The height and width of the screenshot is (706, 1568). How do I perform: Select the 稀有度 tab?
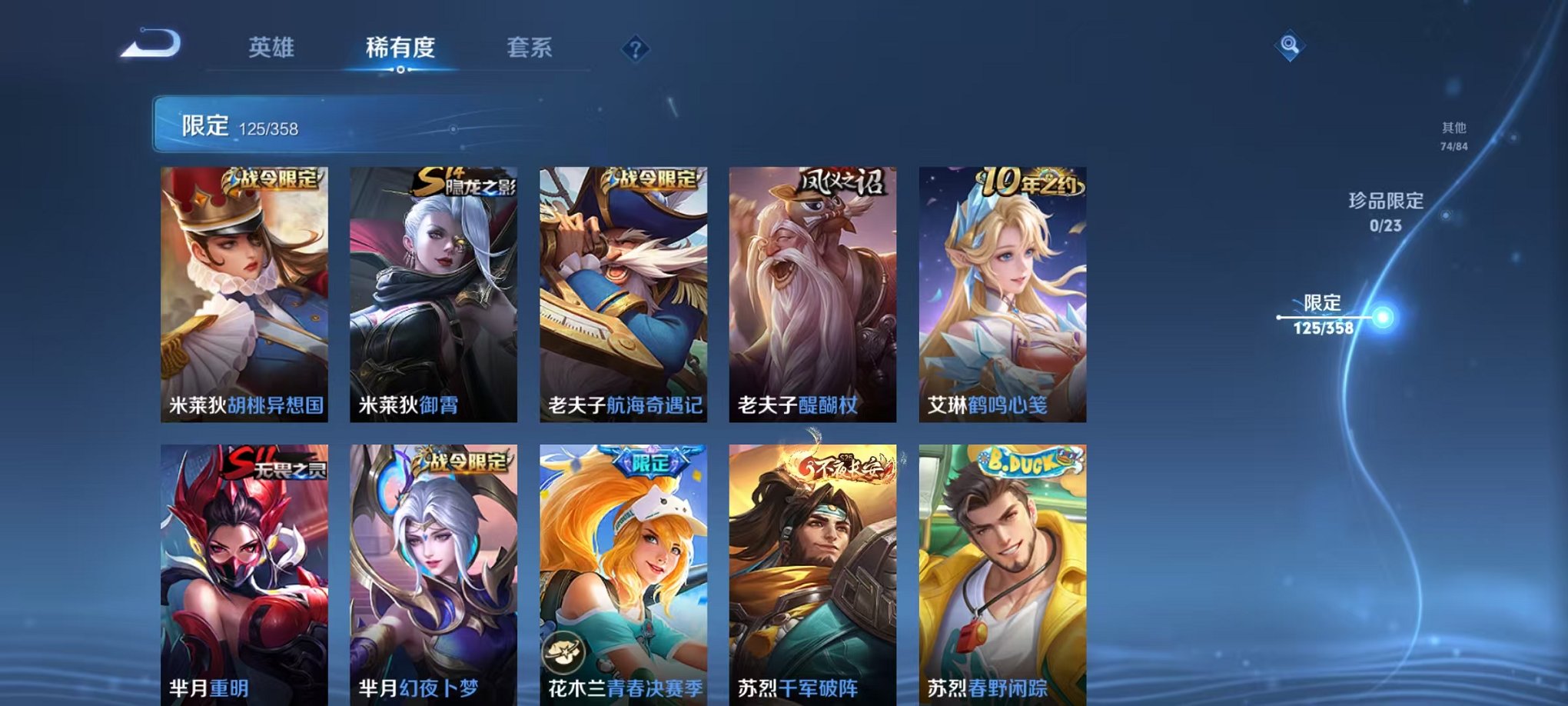[x=401, y=48]
